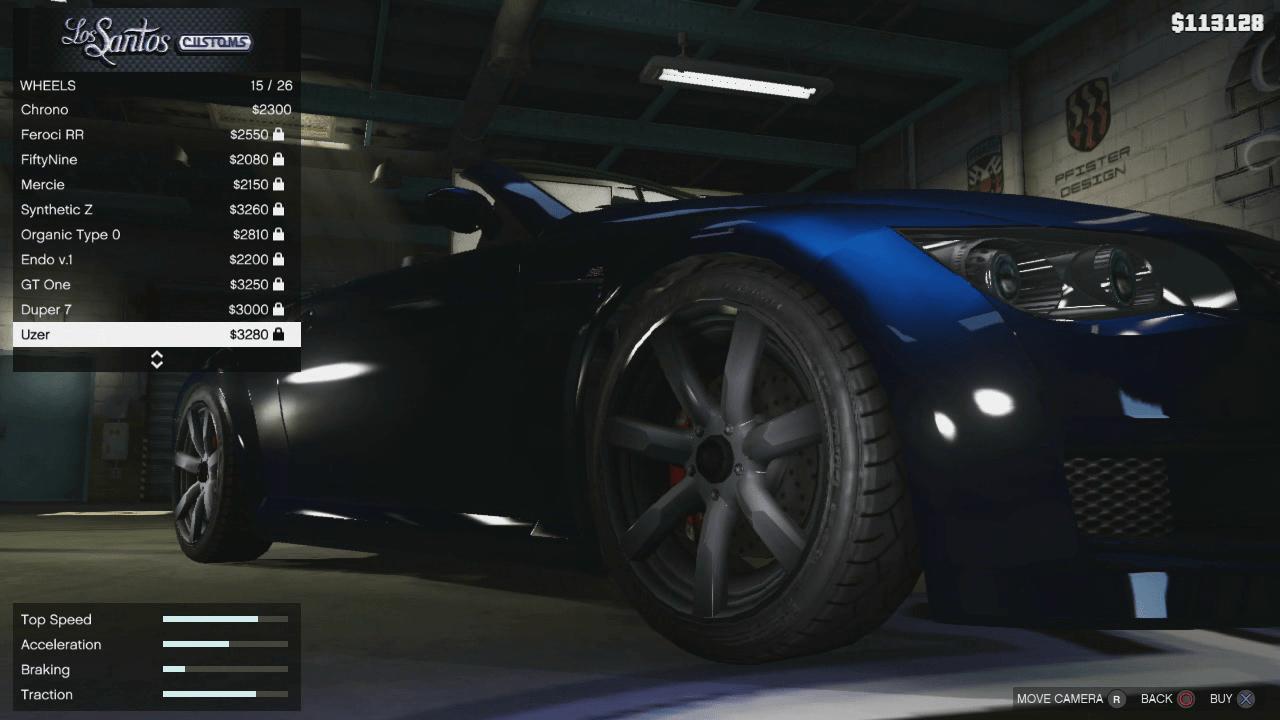The height and width of the screenshot is (720, 1280).
Task: Select the Endo v.1 menu entry
Action: click(x=100, y=259)
